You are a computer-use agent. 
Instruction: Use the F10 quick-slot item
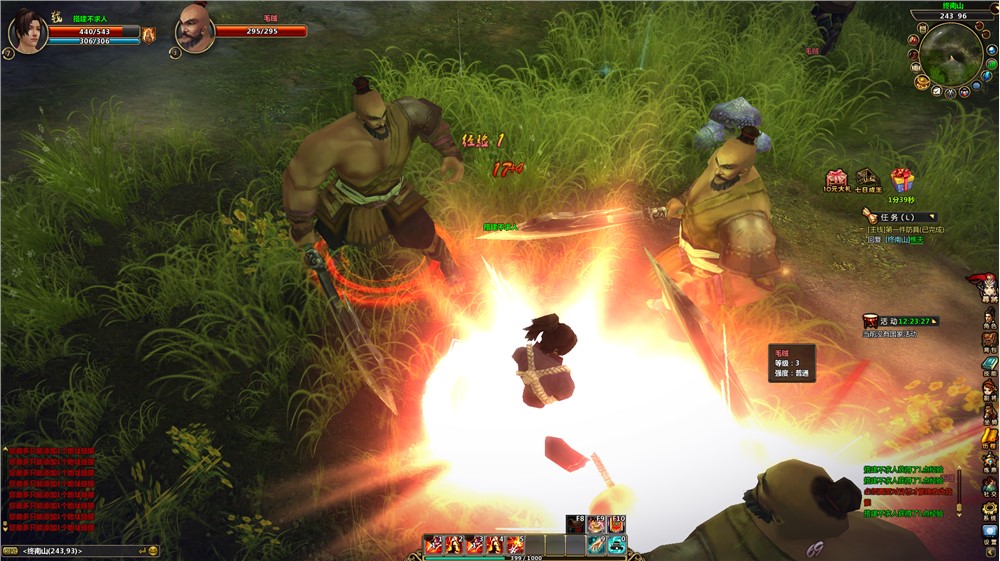point(617,525)
